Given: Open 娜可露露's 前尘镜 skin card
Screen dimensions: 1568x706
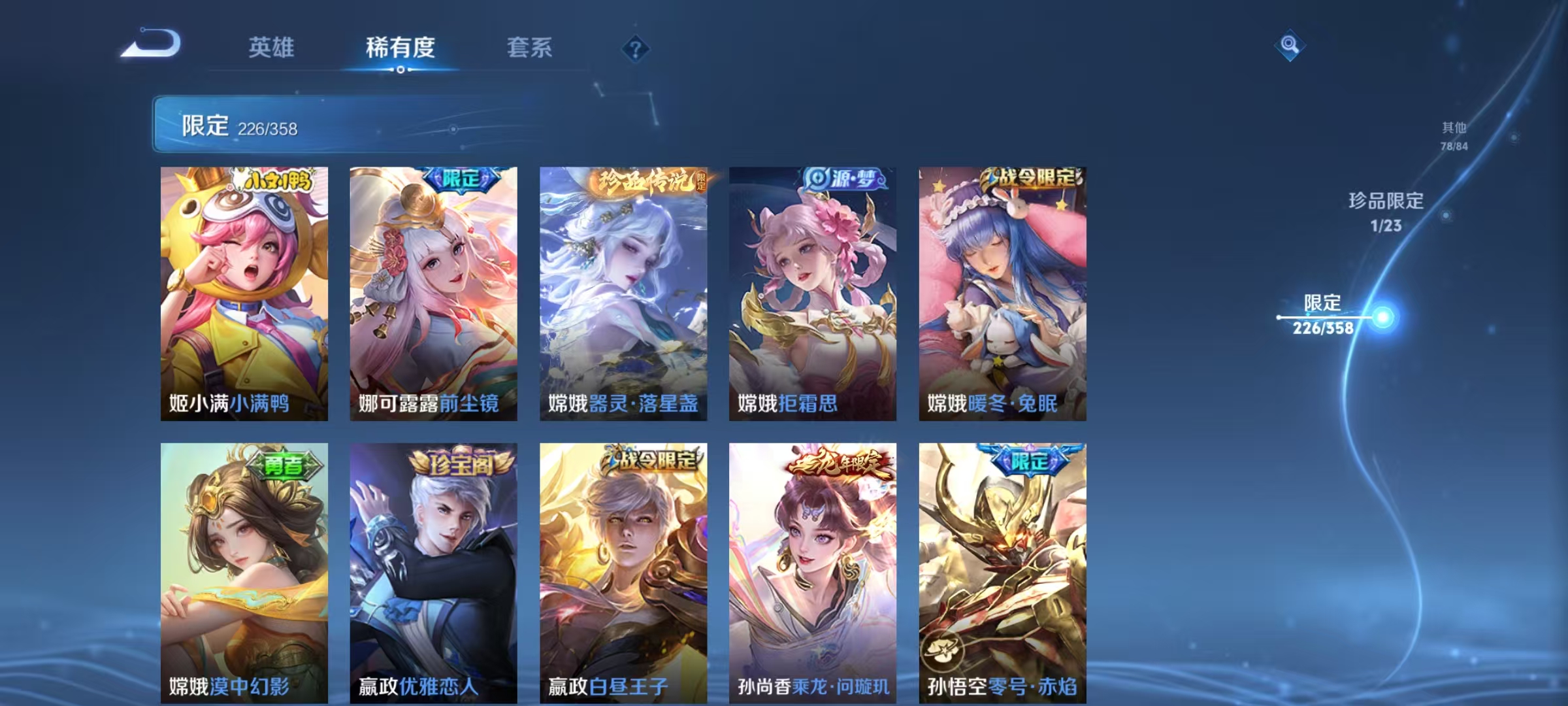Looking at the screenshot, I should click(433, 288).
